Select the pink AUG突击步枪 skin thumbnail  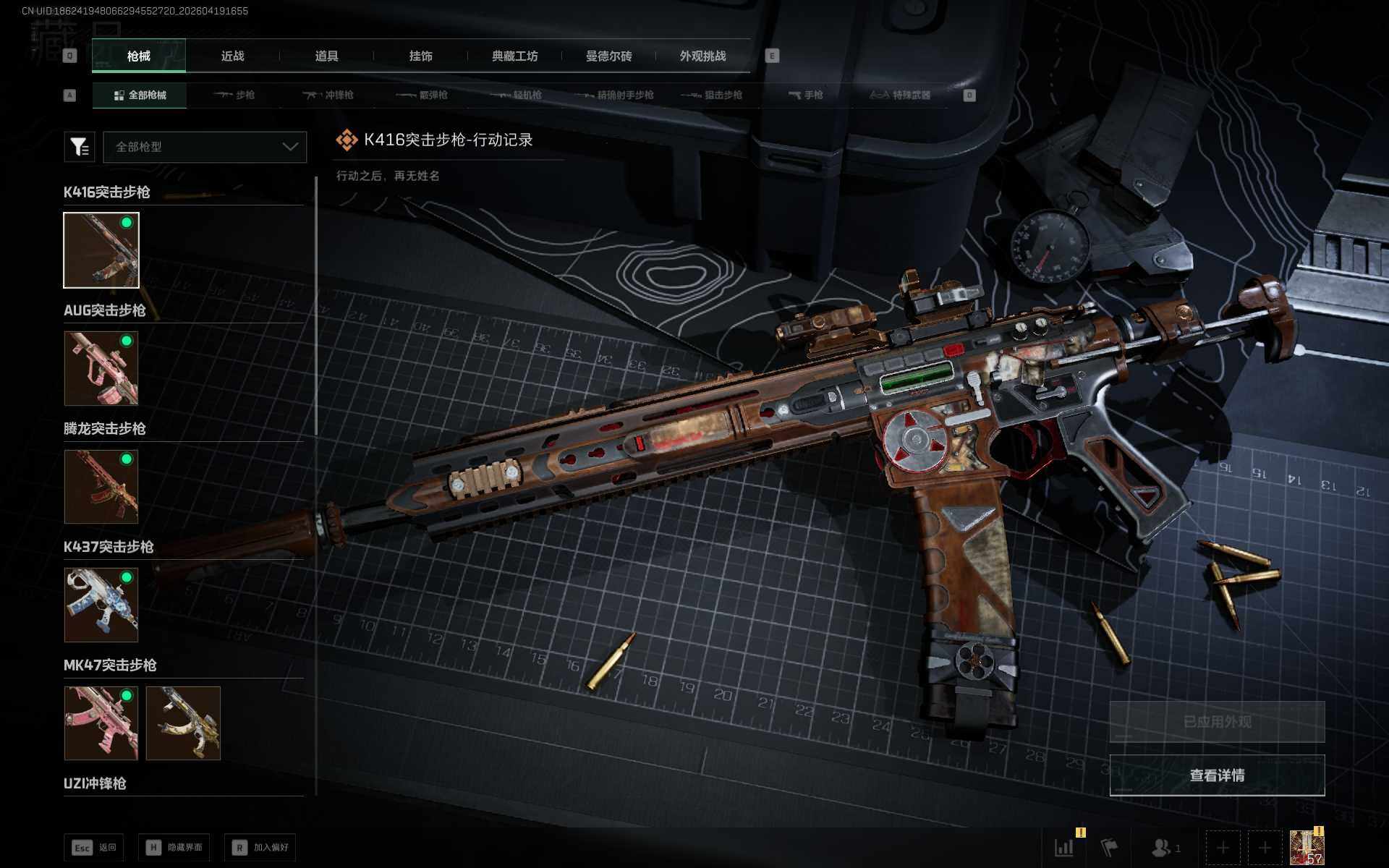tap(101, 368)
